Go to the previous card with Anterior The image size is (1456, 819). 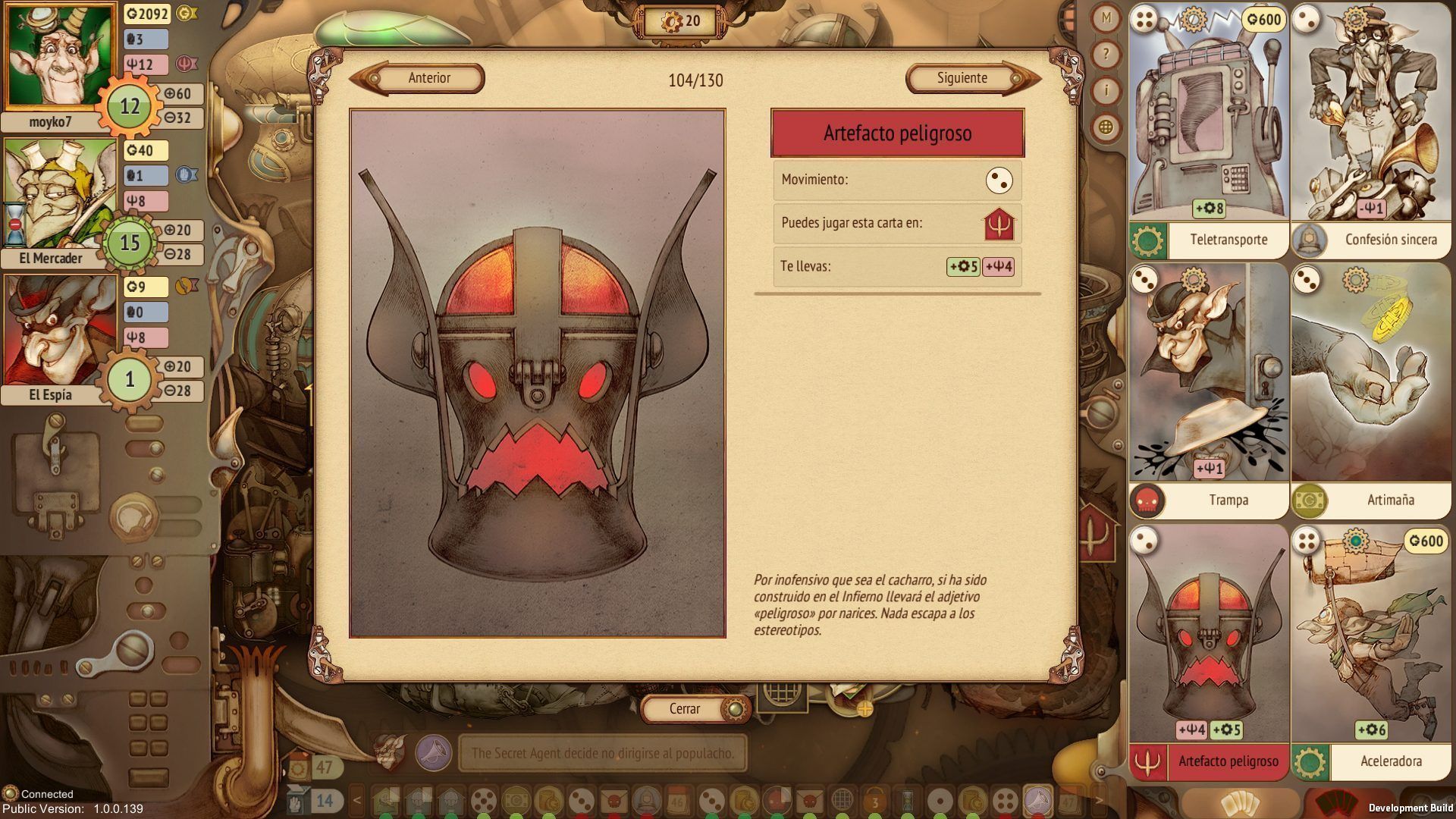click(x=428, y=78)
